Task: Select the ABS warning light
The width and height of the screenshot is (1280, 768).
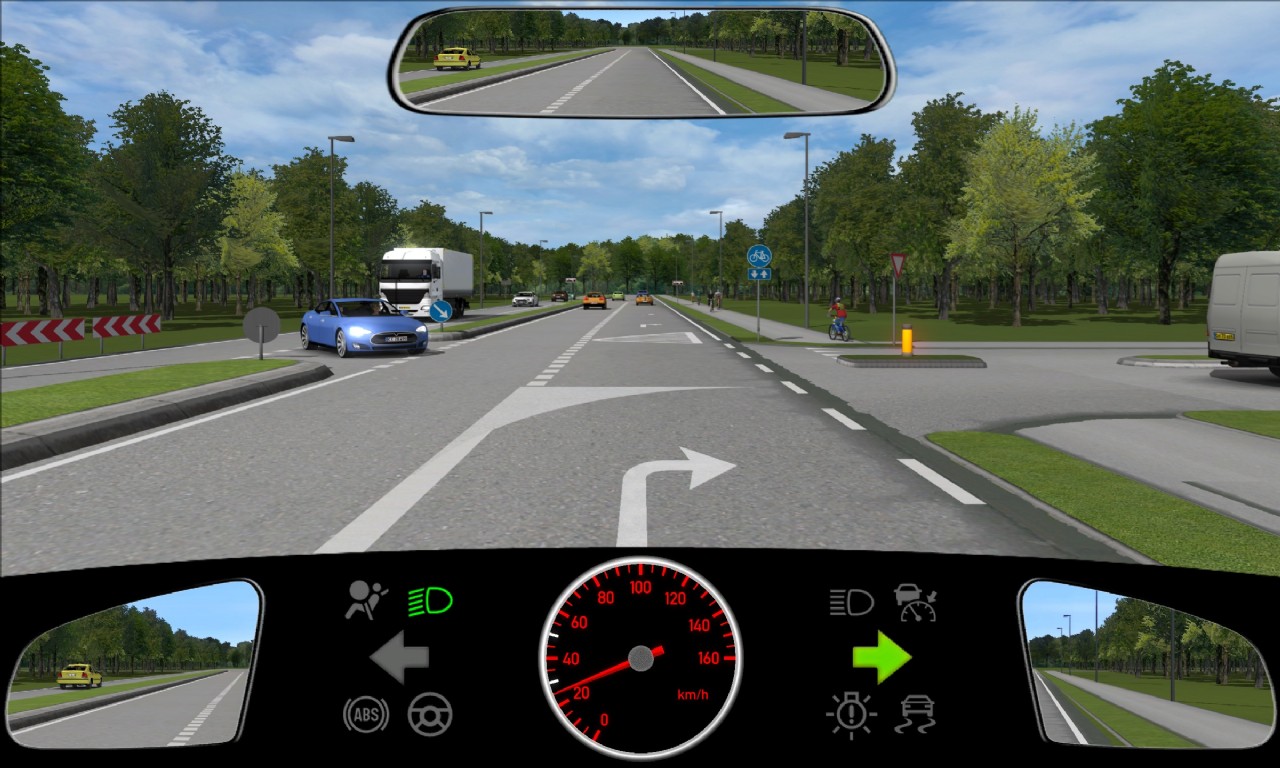Action: pos(366,714)
